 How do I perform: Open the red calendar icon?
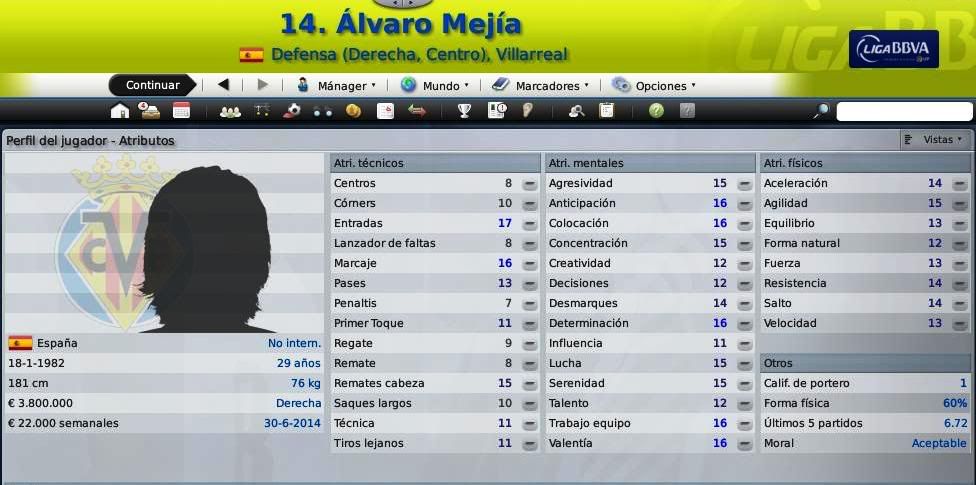pyautogui.click(x=181, y=111)
